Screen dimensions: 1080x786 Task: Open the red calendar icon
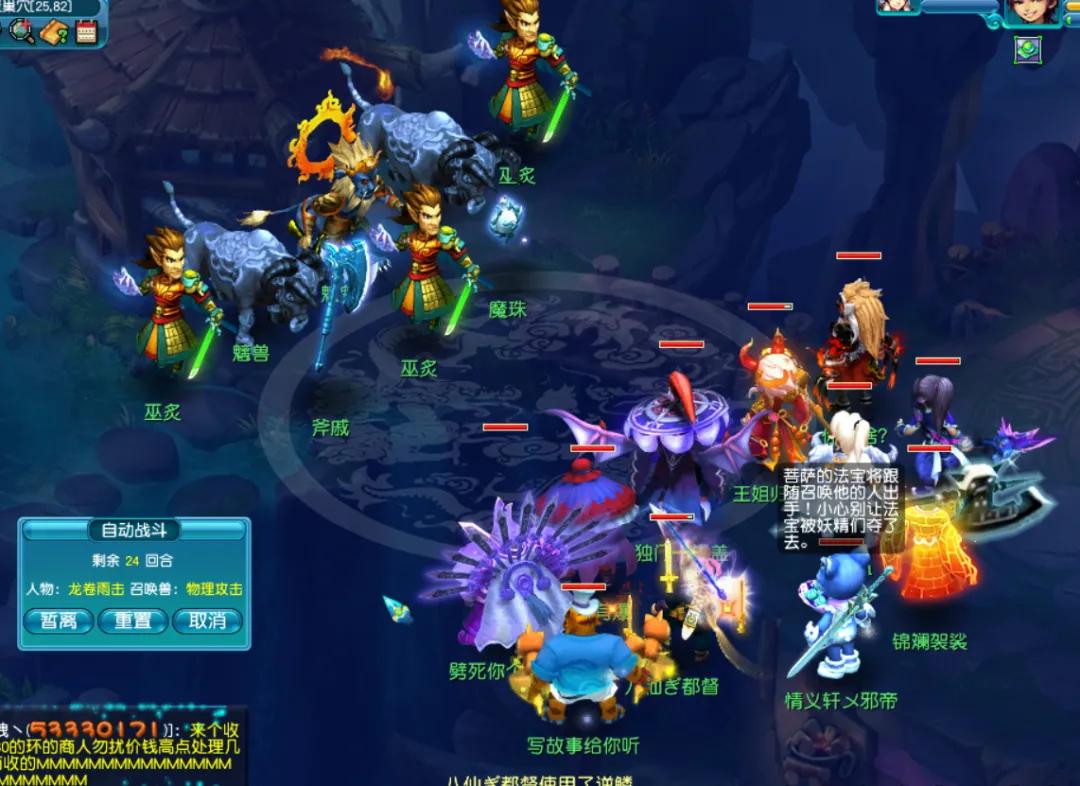pyautogui.click(x=86, y=32)
